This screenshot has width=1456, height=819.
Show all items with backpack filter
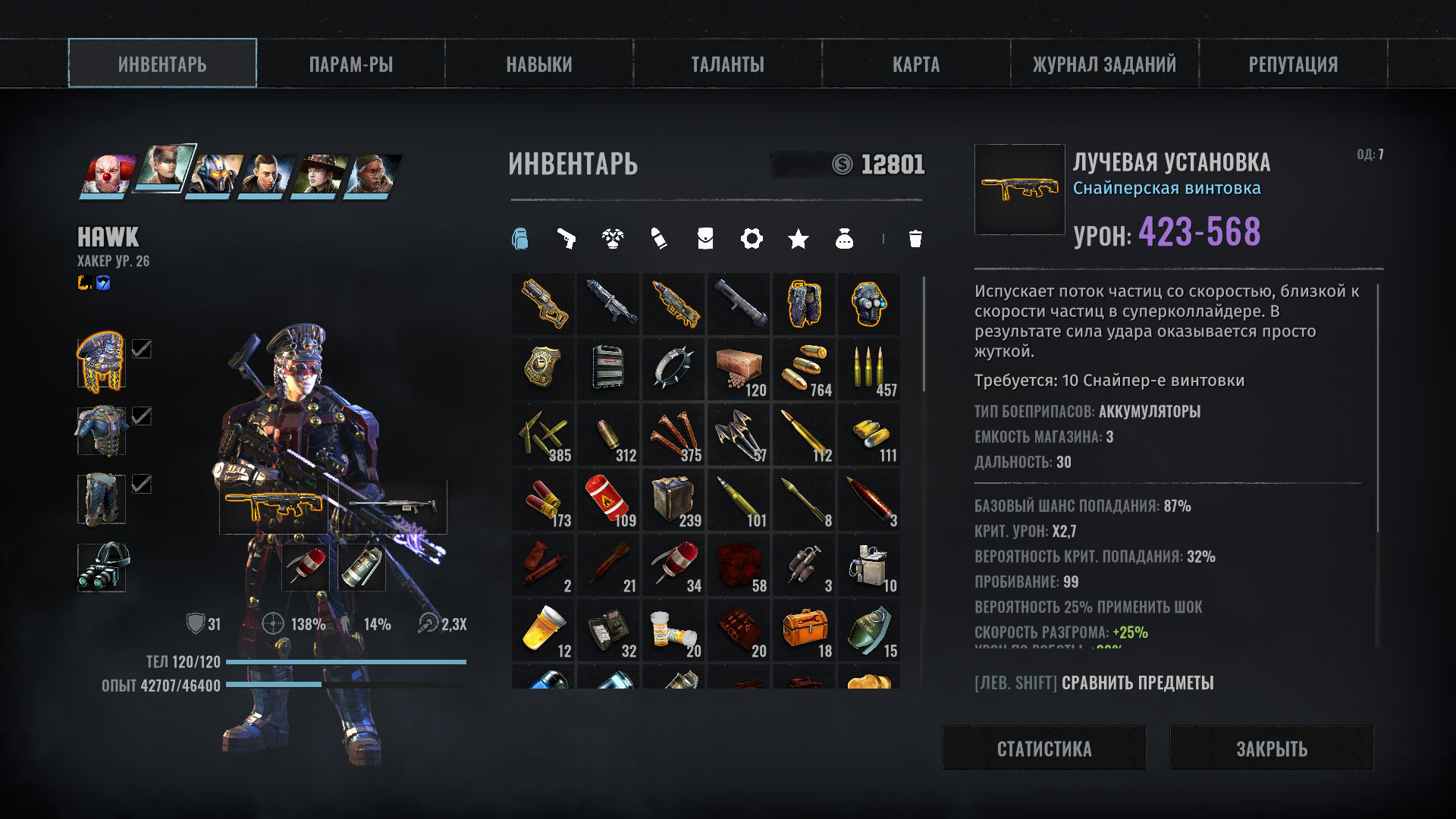click(519, 239)
